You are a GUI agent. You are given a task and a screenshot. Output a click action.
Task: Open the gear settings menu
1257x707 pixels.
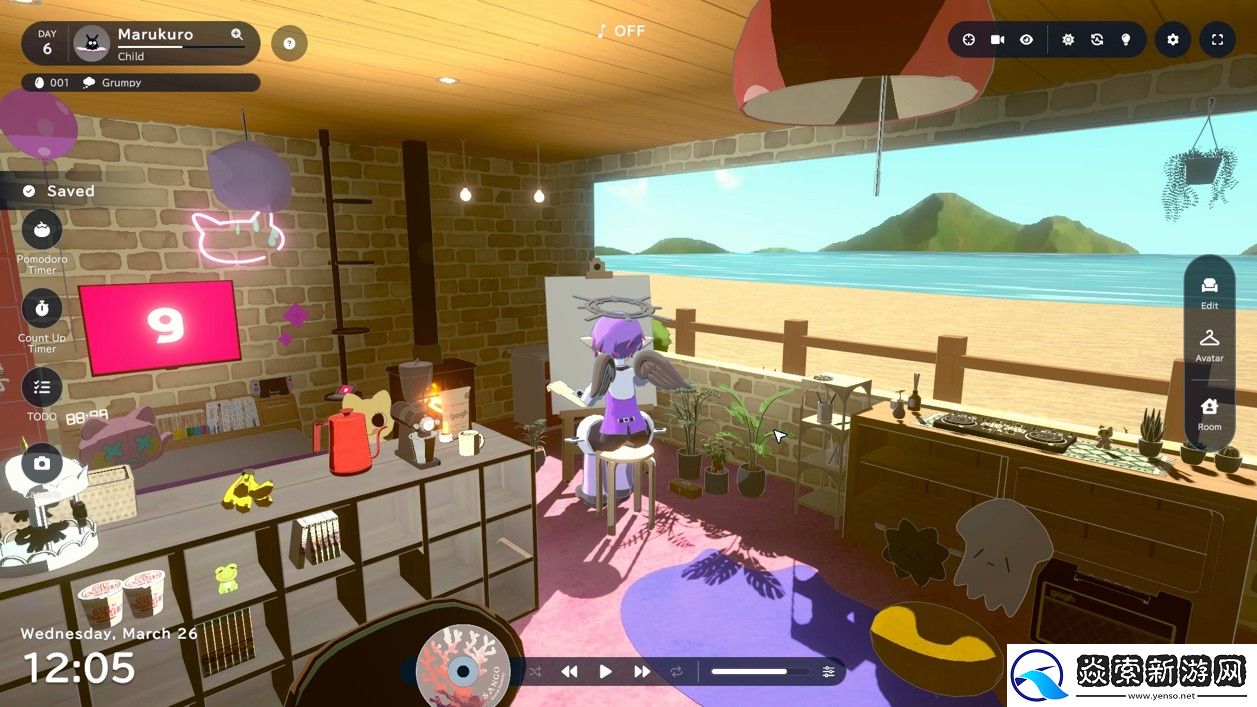pyautogui.click(x=1173, y=40)
